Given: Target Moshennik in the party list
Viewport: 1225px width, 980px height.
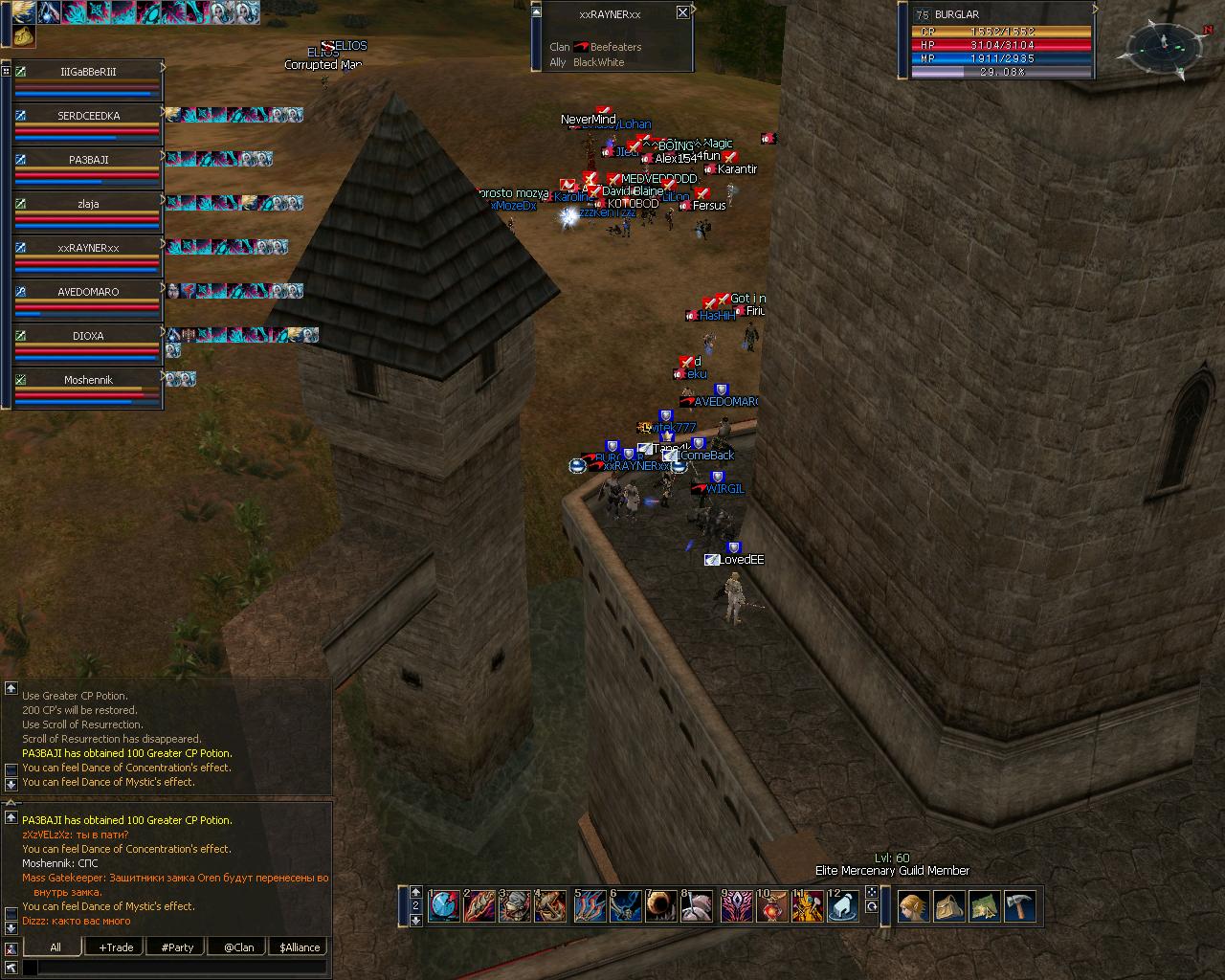Looking at the screenshot, I should 88,380.
